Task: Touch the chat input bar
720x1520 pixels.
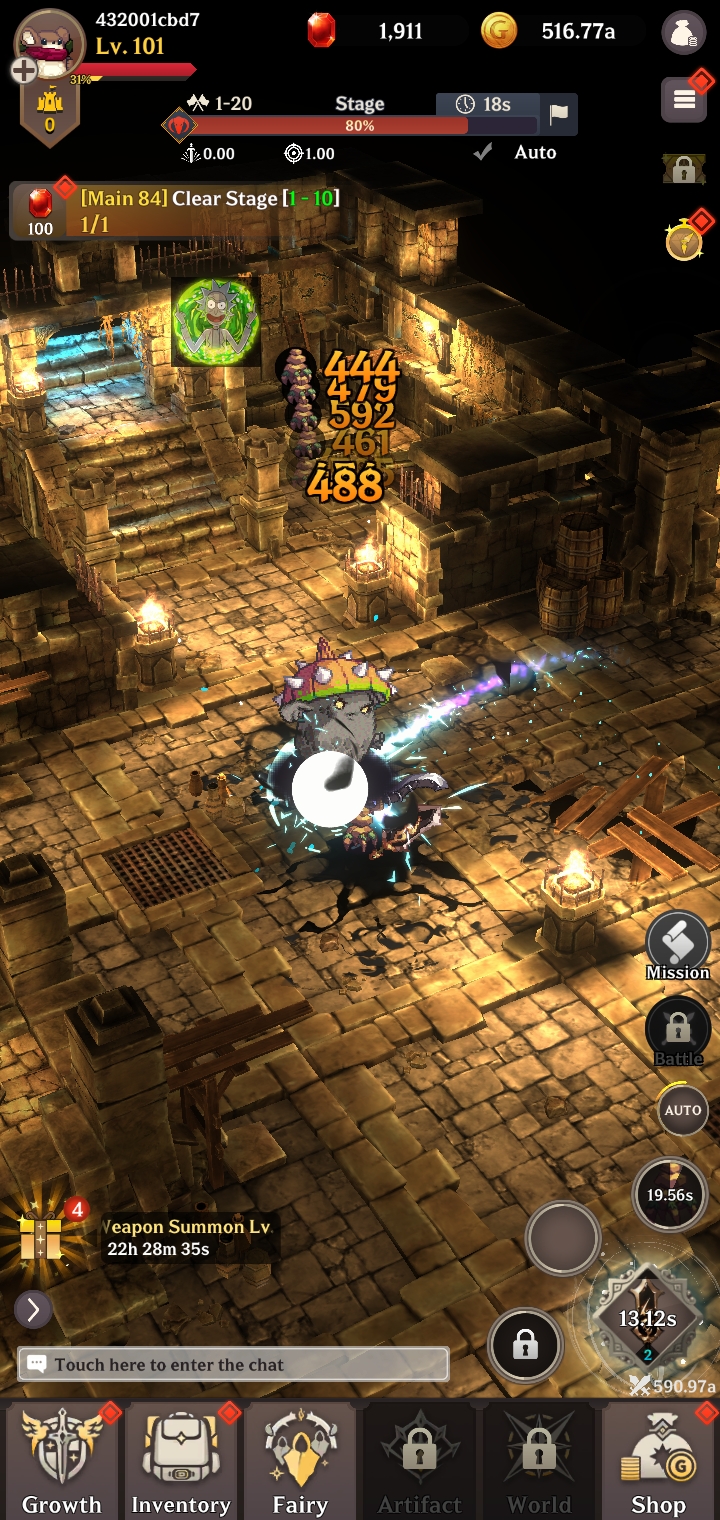Action: [233, 1364]
